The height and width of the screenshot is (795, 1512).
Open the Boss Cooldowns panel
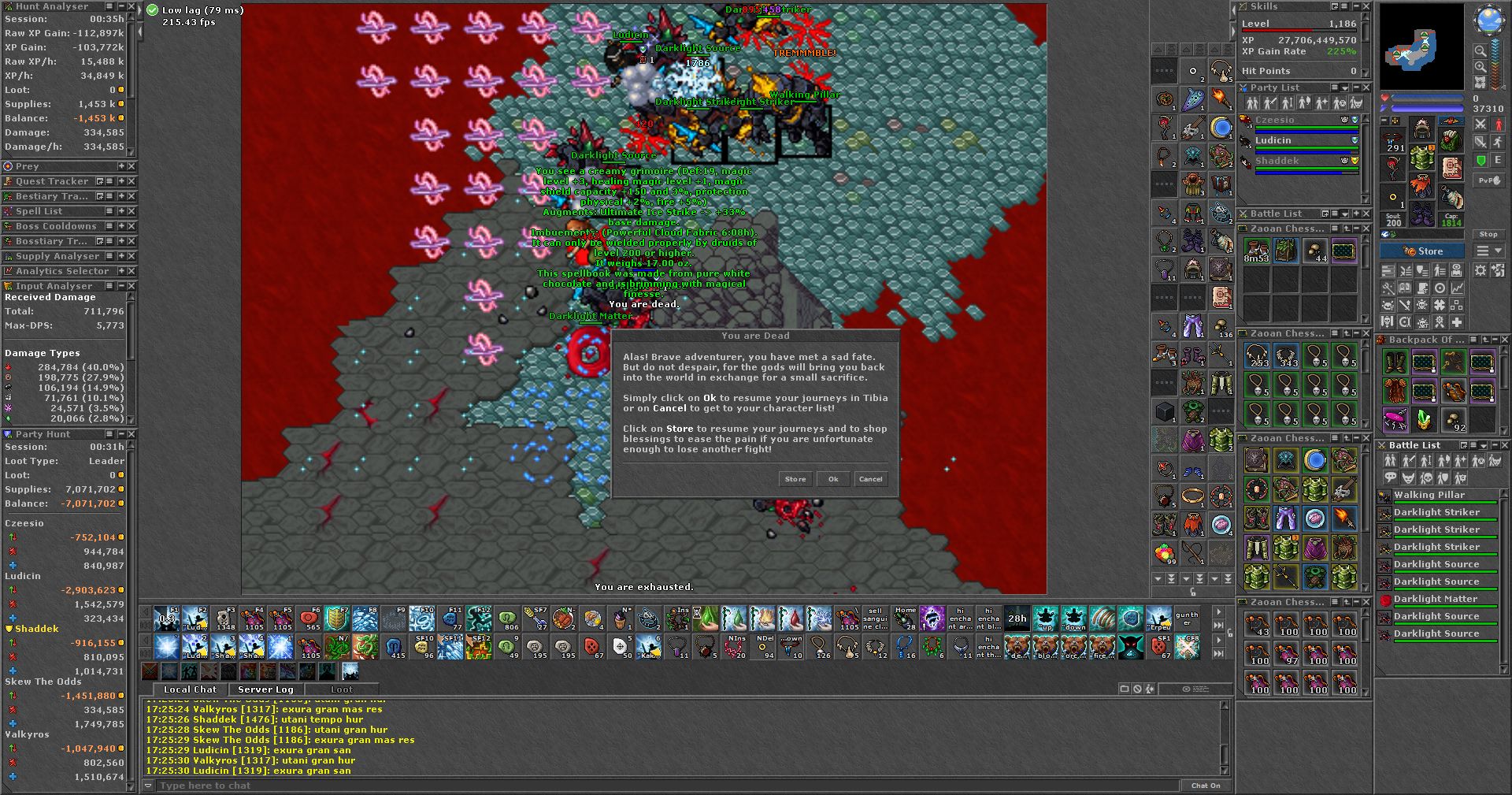pos(56,226)
